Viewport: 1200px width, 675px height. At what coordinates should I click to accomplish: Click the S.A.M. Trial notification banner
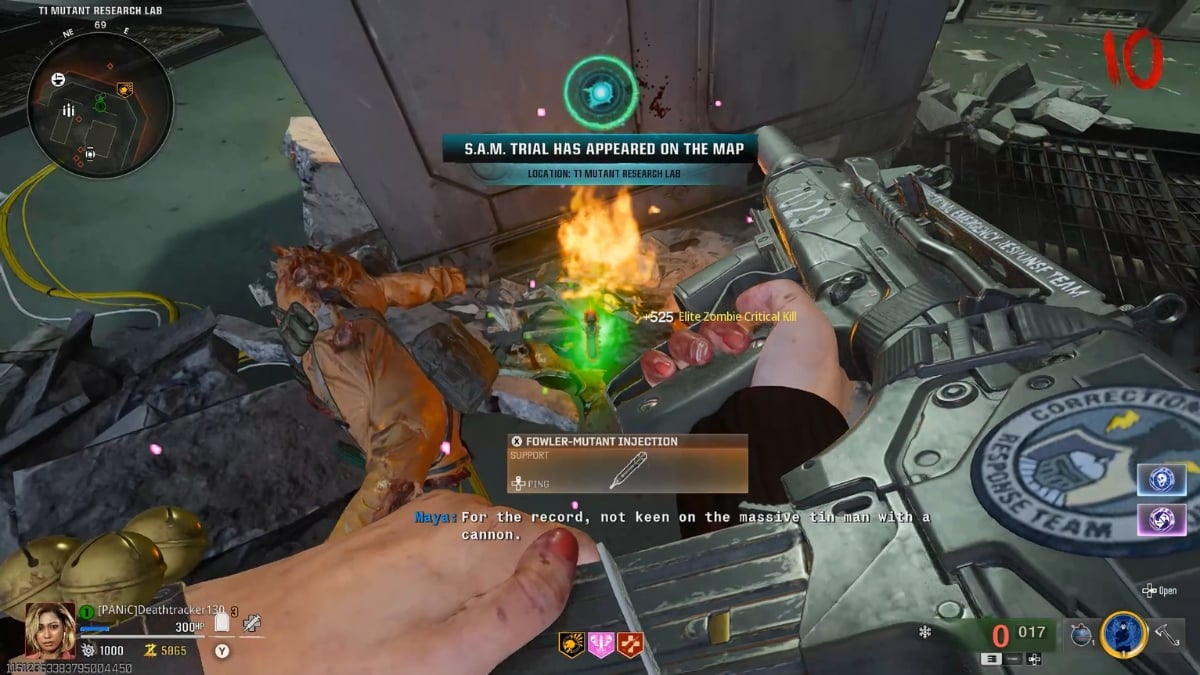point(600,149)
